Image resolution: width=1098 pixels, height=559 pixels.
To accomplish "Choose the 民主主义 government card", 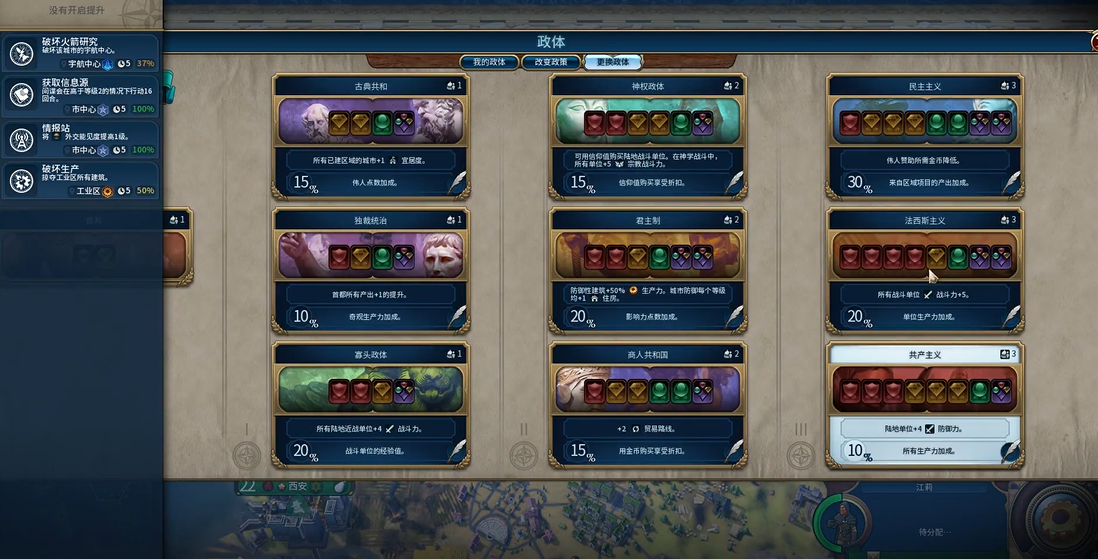I will pos(925,135).
